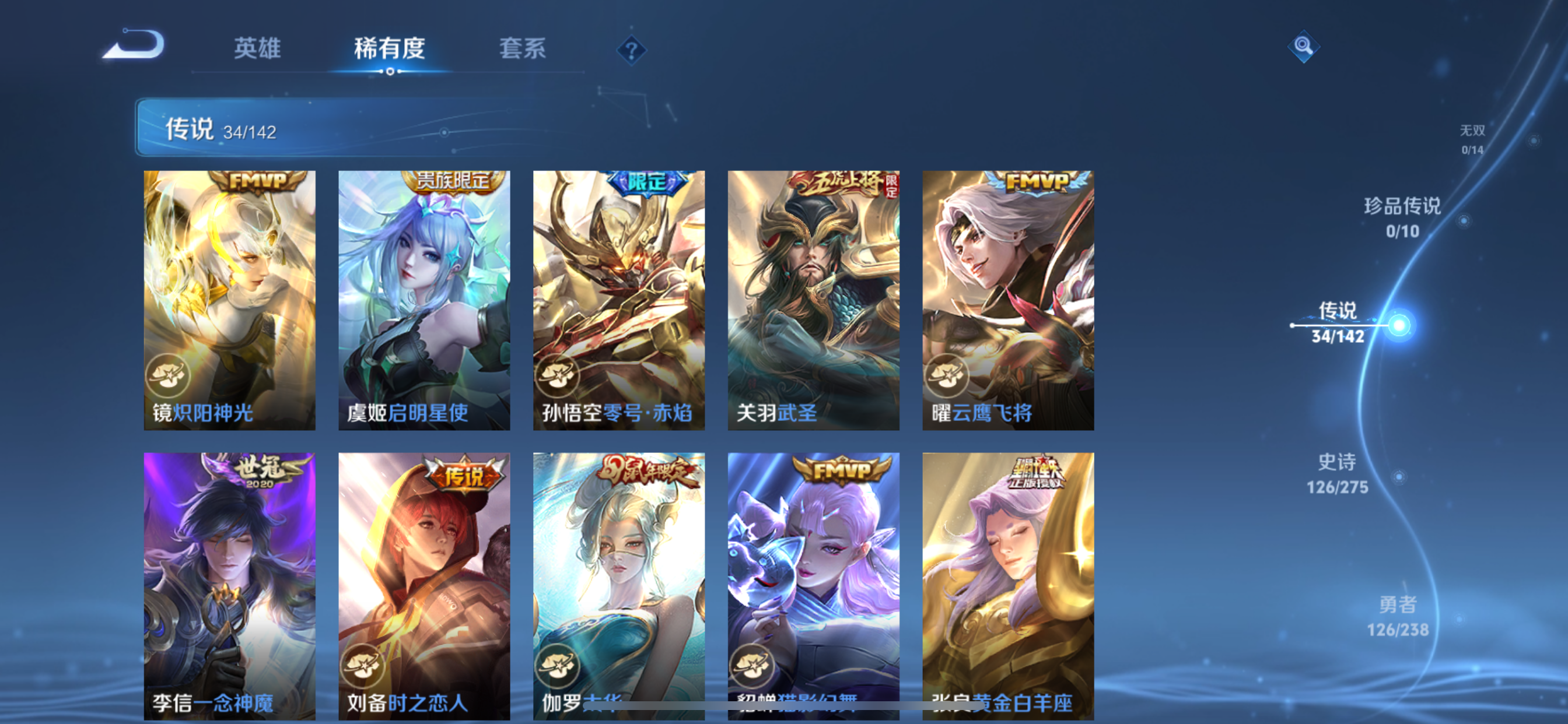Select 无双 rarity on the timeline
The width and height of the screenshot is (1568, 724).
[x=1474, y=140]
